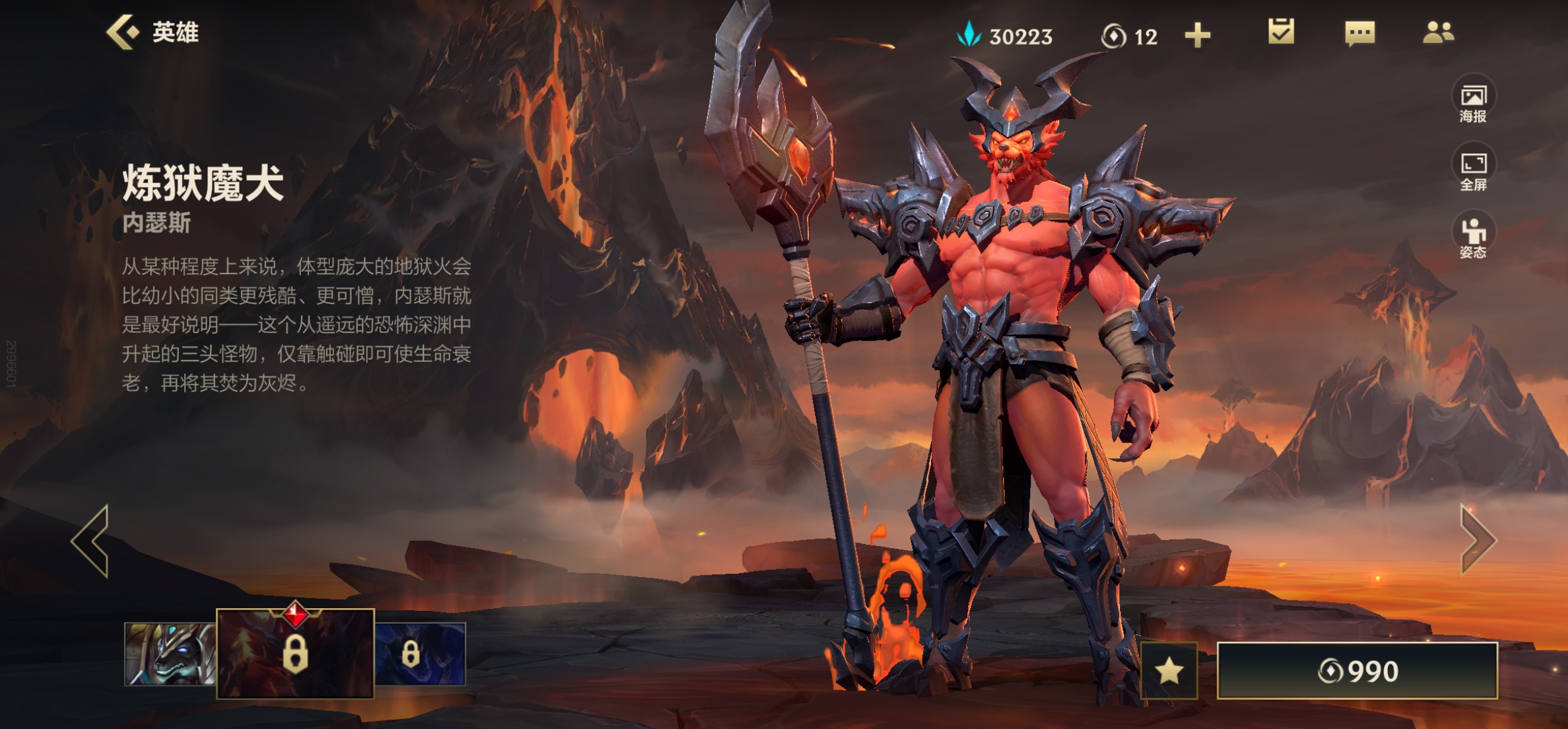The height and width of the screenshot is (729, 1568).
Task: Buy the skin for 990
Action: pos(1357,671)
